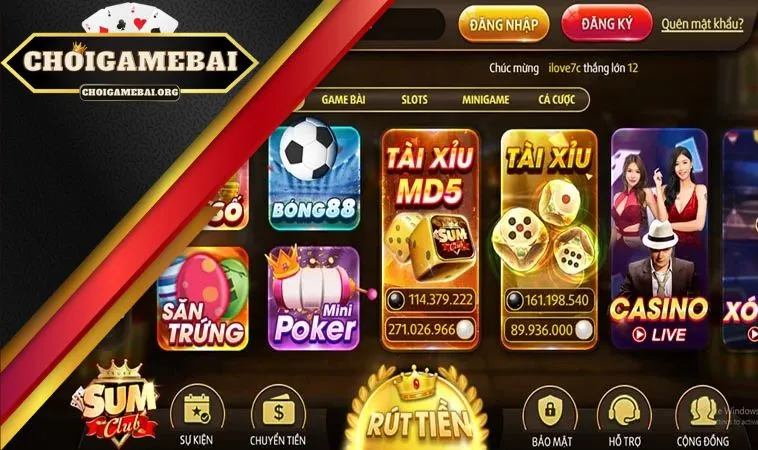Switch to the Game Bài tab
758x450 pixels.
tap(345, 100)
